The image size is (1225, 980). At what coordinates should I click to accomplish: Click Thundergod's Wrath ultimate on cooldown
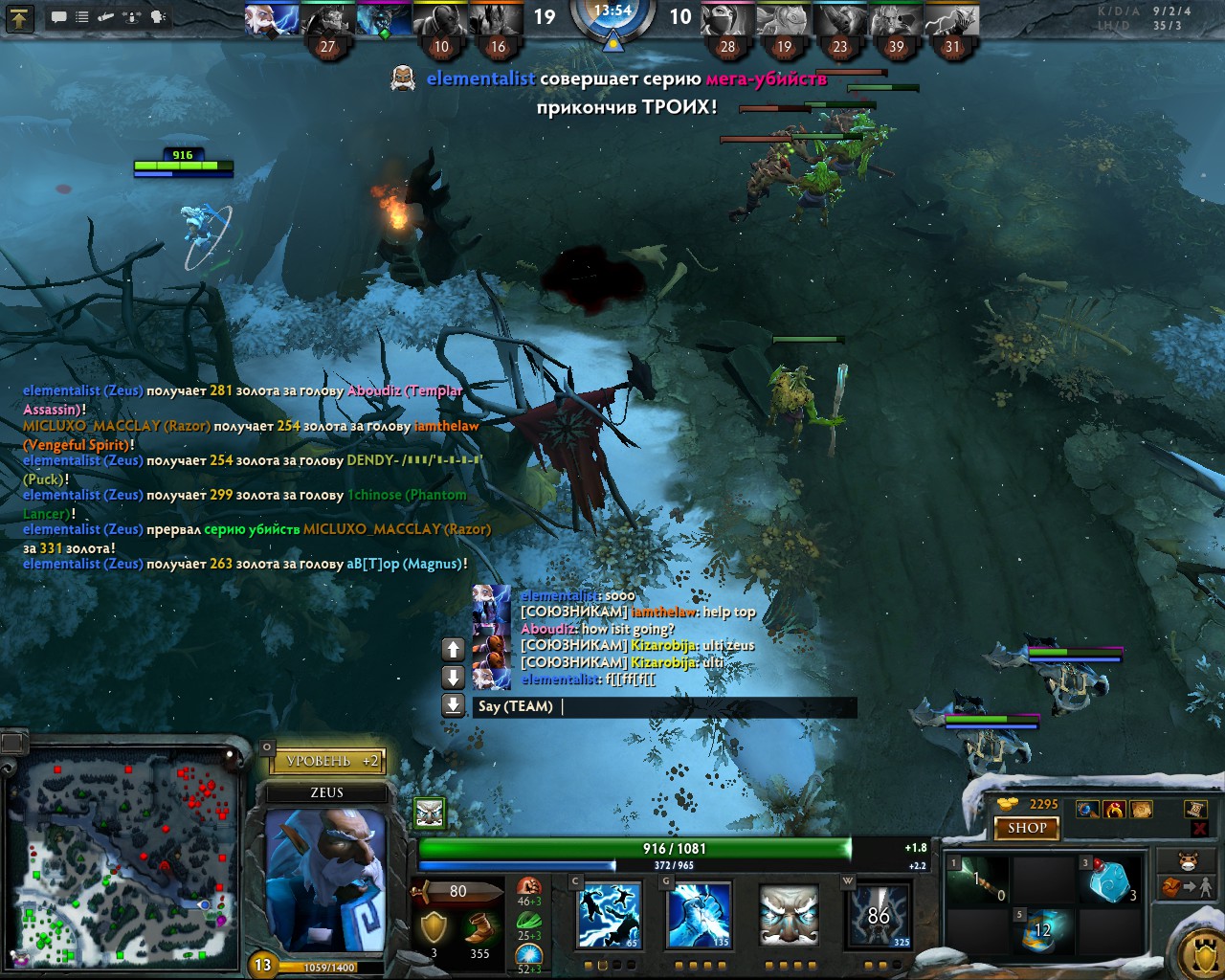879,916
